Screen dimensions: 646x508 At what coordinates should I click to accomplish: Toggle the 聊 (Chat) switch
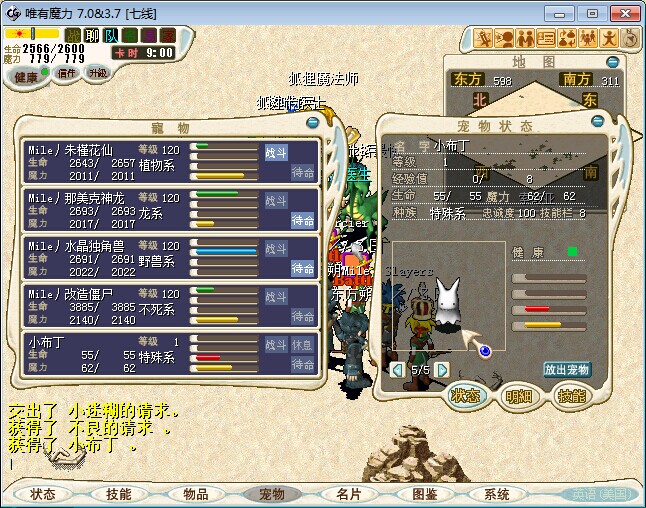tap(91, 35)
